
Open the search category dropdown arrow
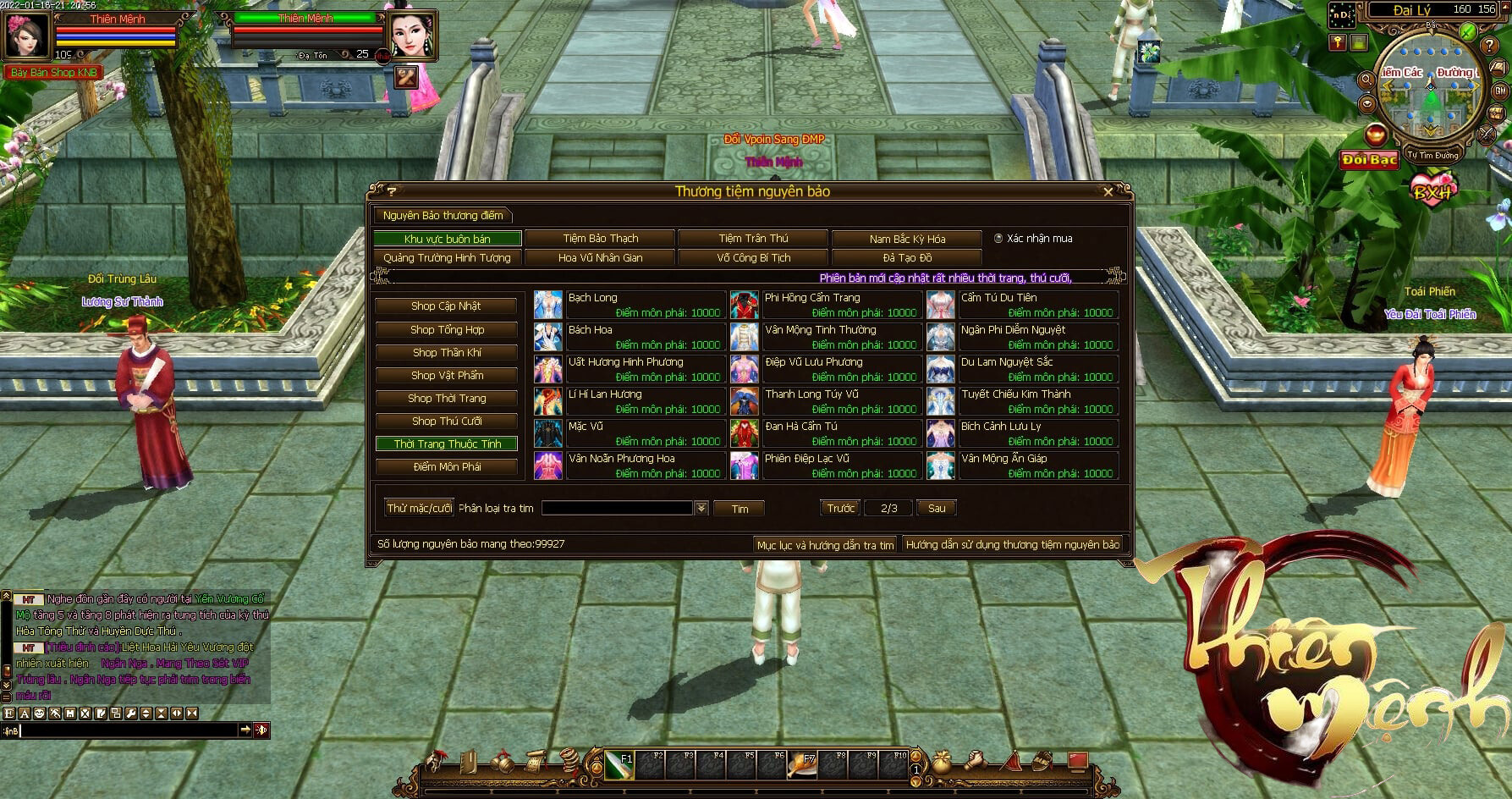tap(701, 508)
